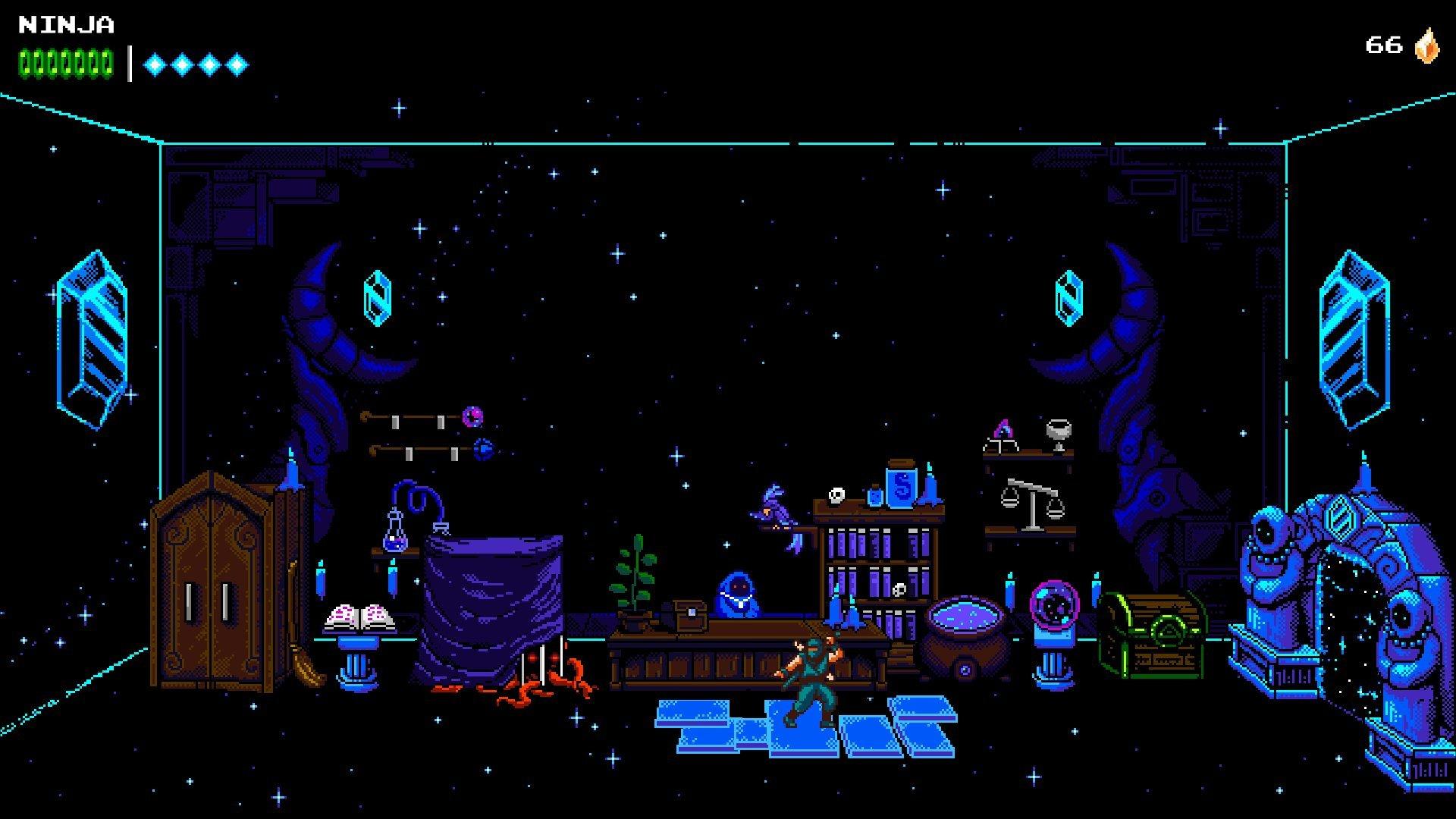This screenshot has width=1456, height=819.
Task: Click the NINJA name label
Action: point(64,24)
